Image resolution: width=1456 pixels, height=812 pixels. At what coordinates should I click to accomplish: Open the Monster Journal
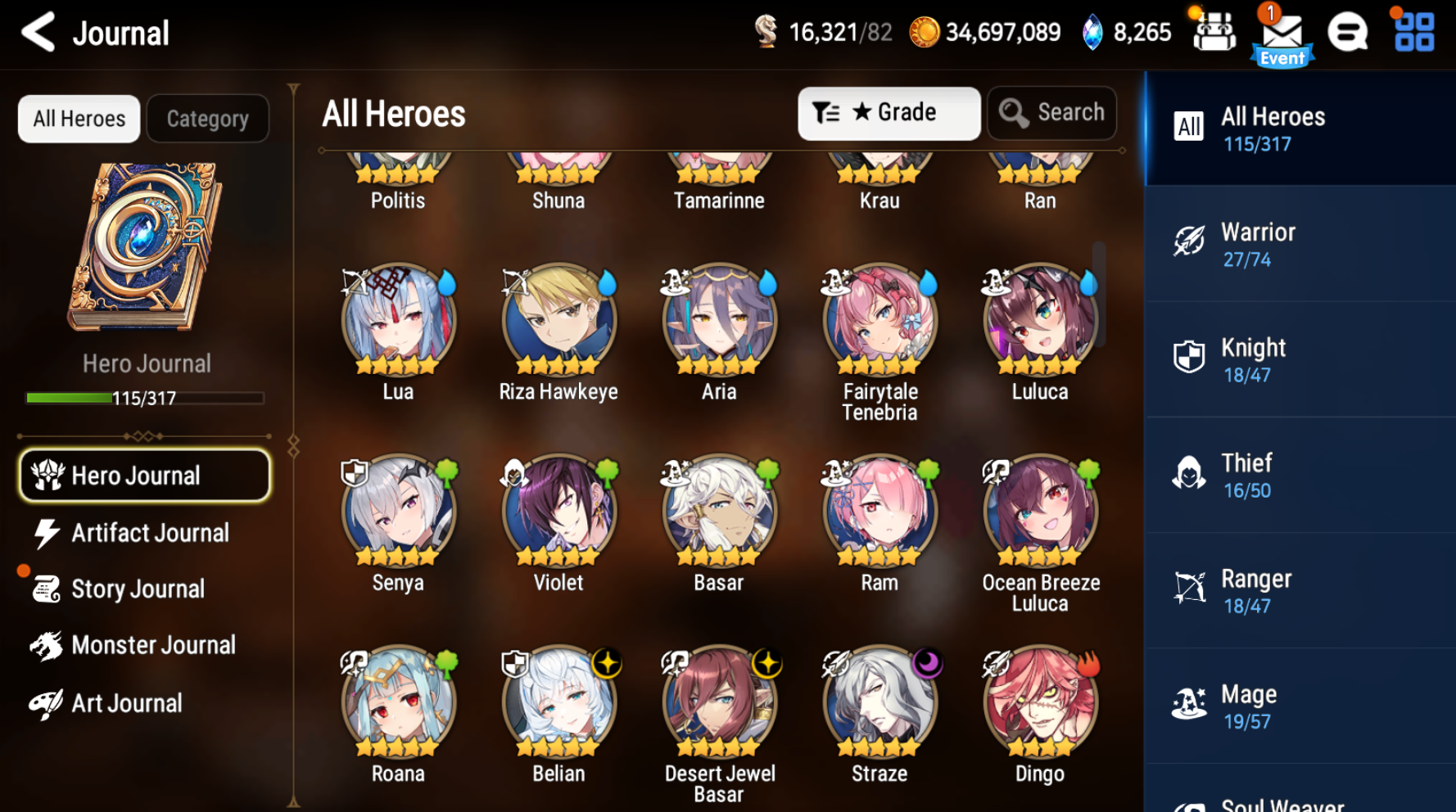point(152,645)
